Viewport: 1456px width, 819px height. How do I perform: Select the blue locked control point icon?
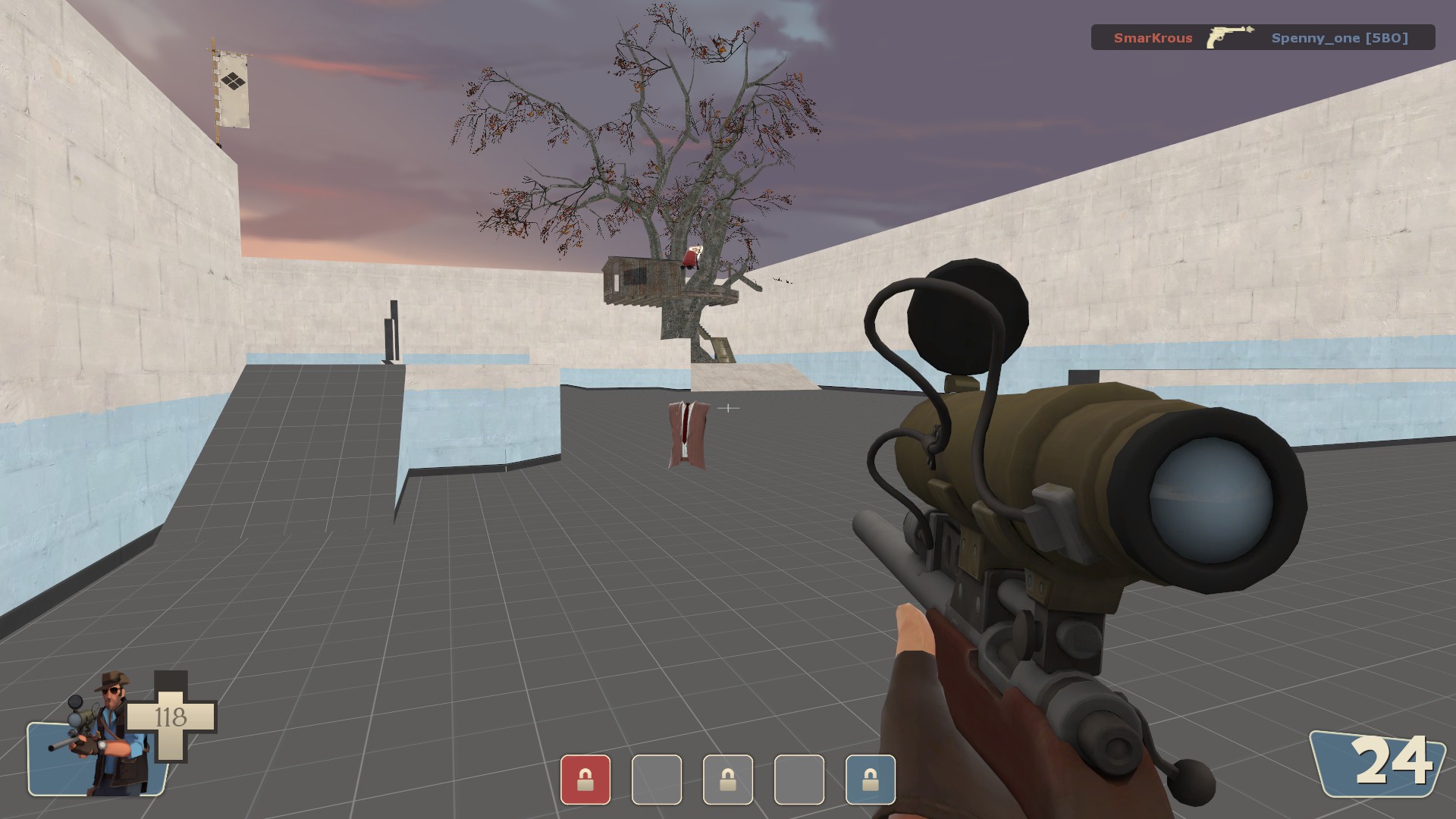click(871, 780)
